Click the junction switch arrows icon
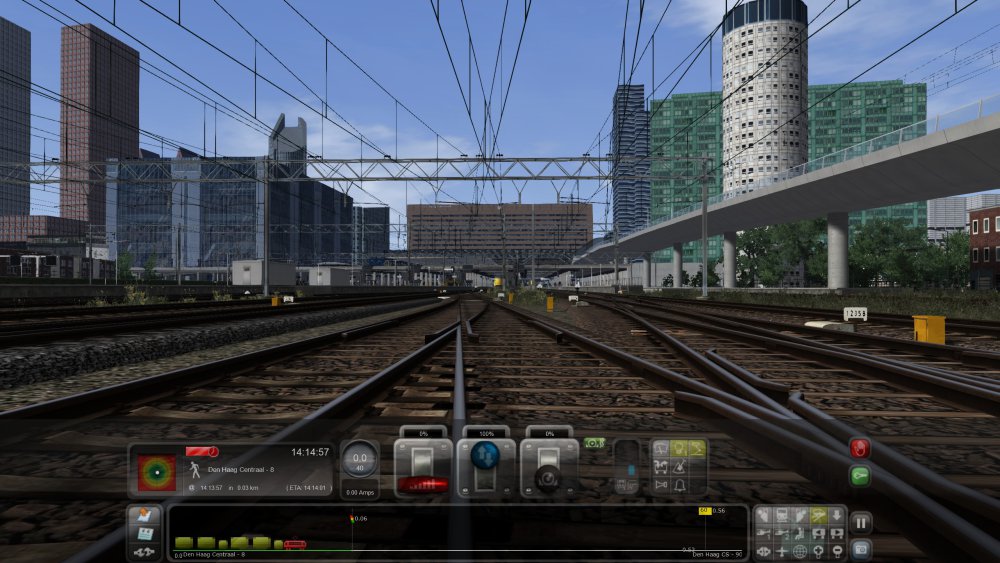The image size is (1000, 563). 143,551
